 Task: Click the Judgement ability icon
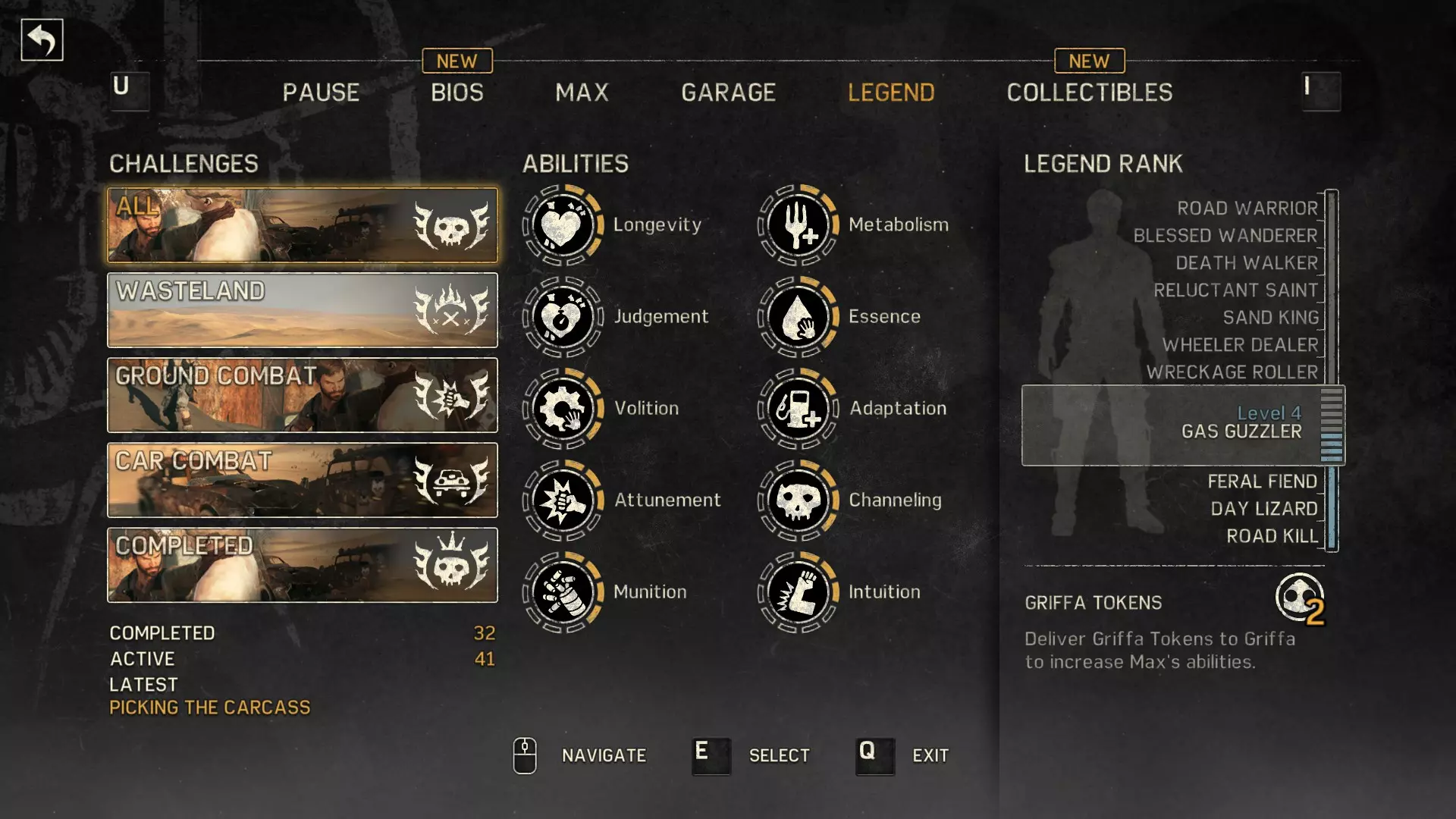pyautogui.click(x=563, y=317)
